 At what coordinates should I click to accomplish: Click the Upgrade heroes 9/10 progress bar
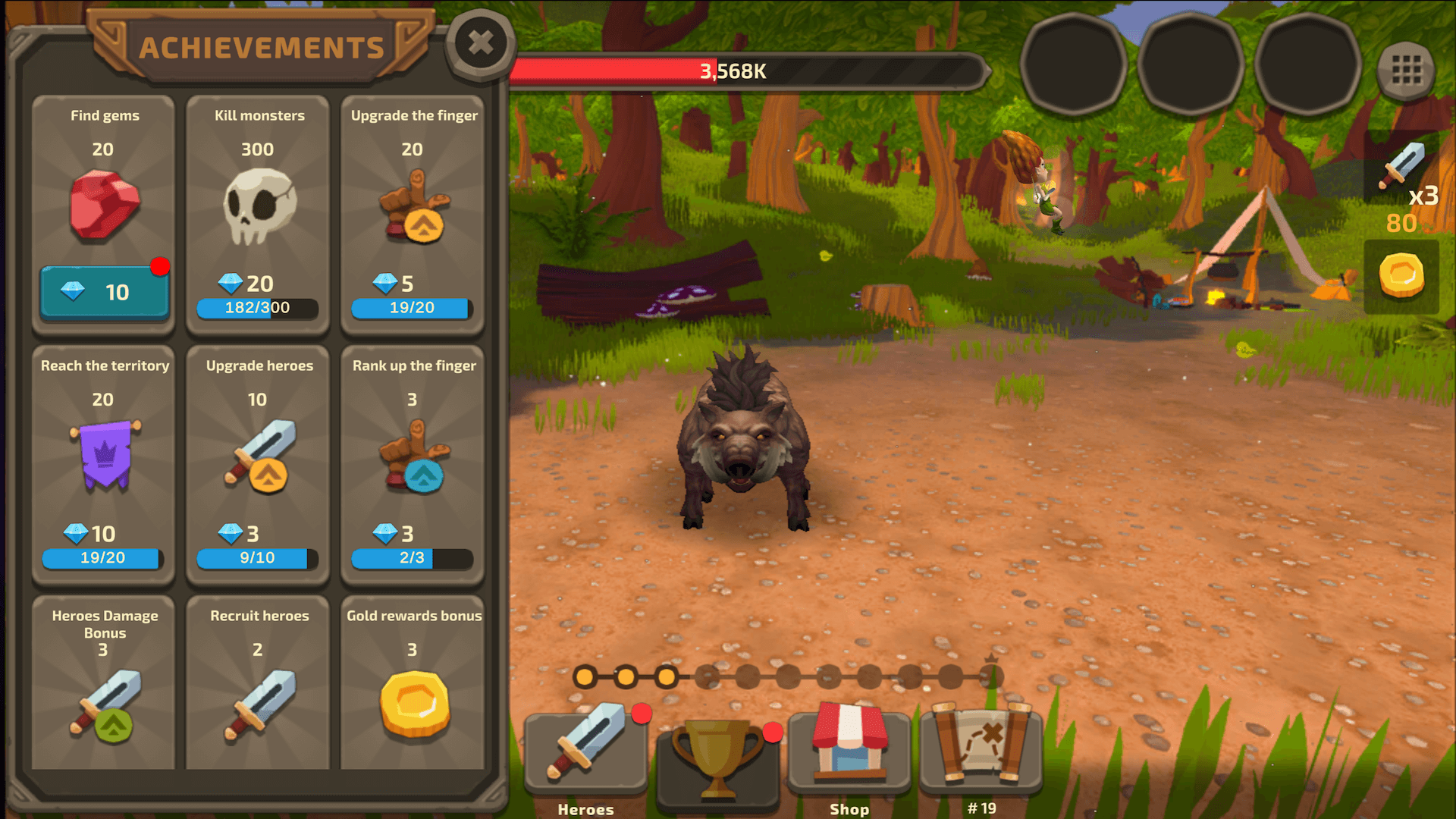click(258, 559)
